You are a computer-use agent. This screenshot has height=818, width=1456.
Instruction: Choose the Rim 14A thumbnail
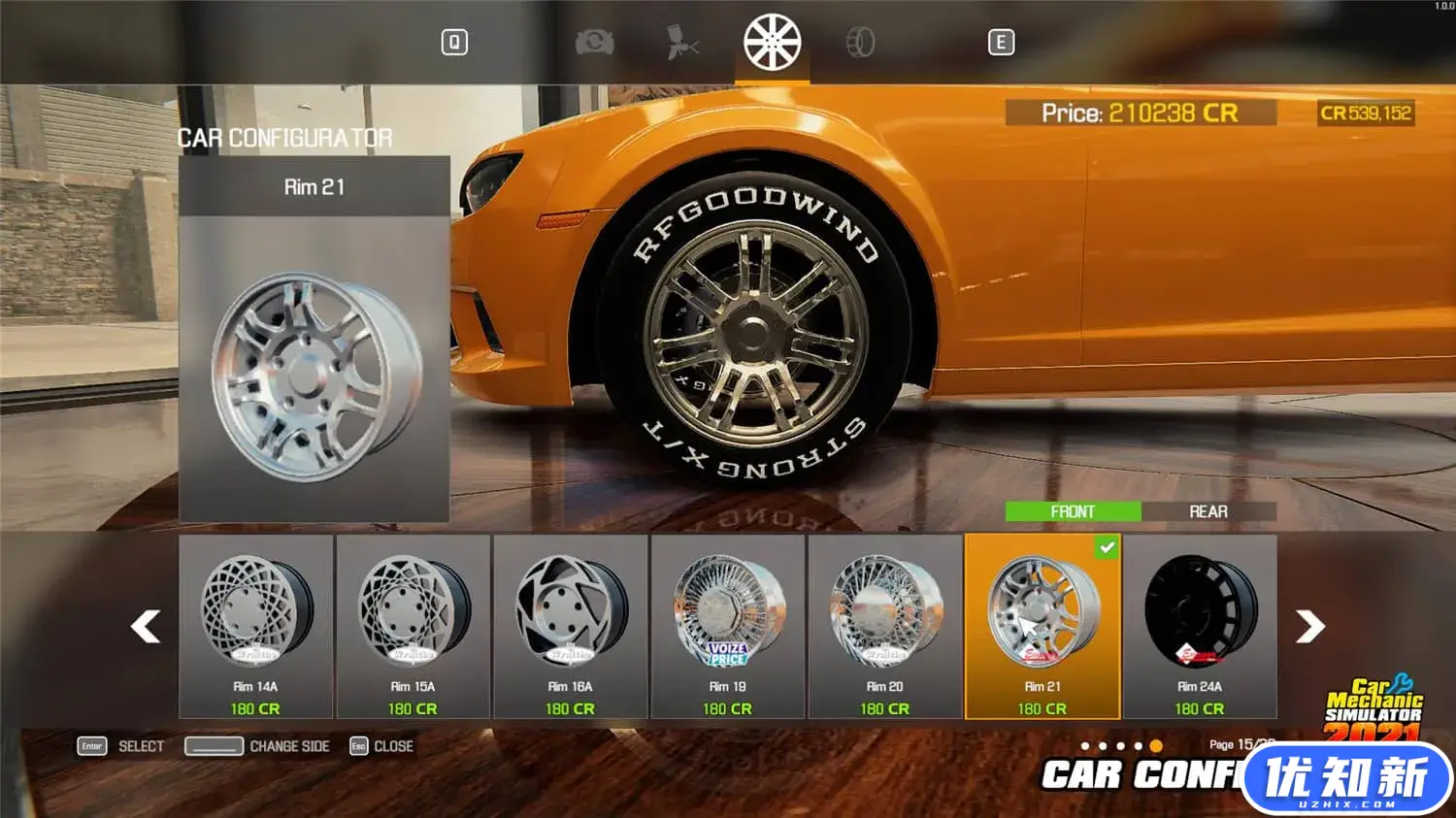click(256, 626)
